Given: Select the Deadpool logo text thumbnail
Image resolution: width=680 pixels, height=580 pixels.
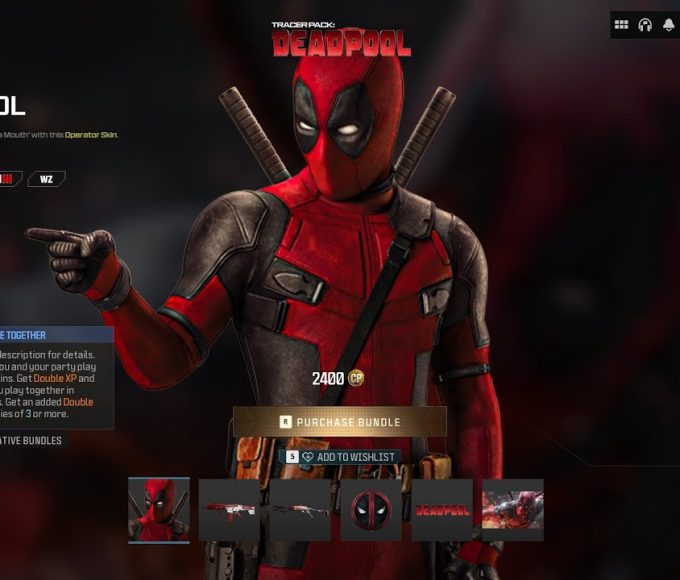Looking at the screenshot, I should 442,510.
